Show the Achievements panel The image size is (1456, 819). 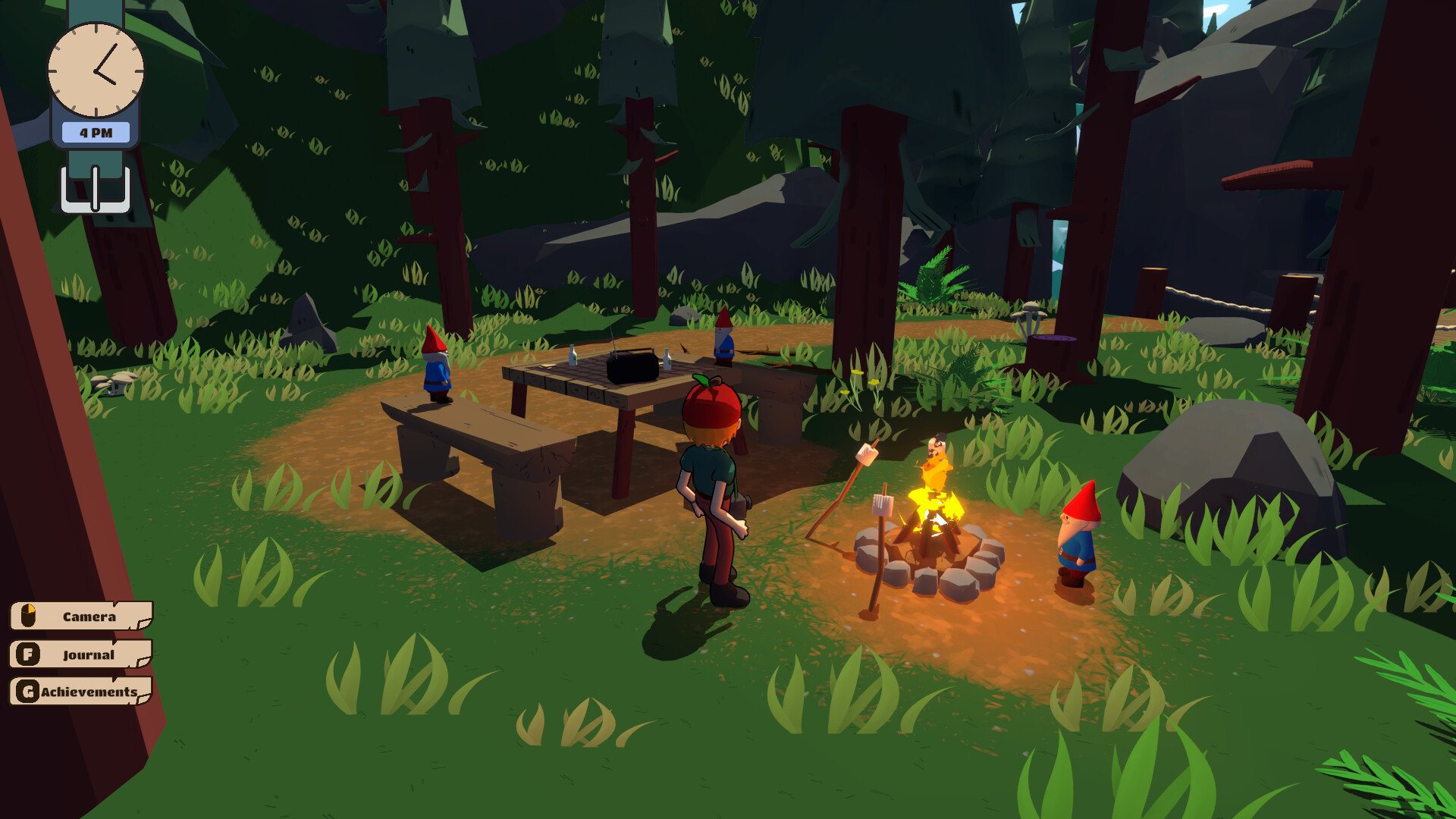(x=81, y=691)
